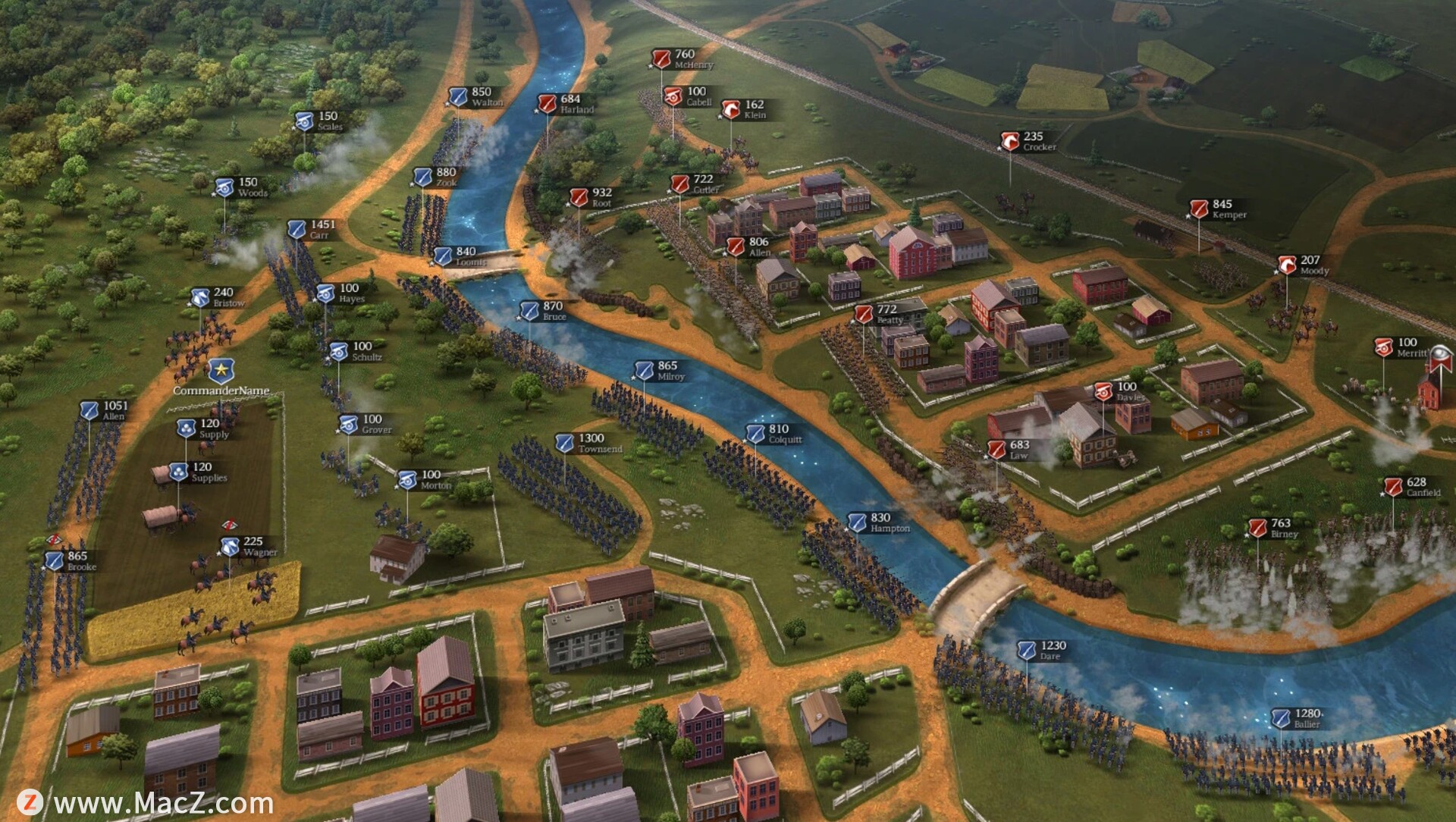Pick the Bristow cavalry unit marker
The height and width of the screenshot is (822, 1456).
tap(199, 297)
